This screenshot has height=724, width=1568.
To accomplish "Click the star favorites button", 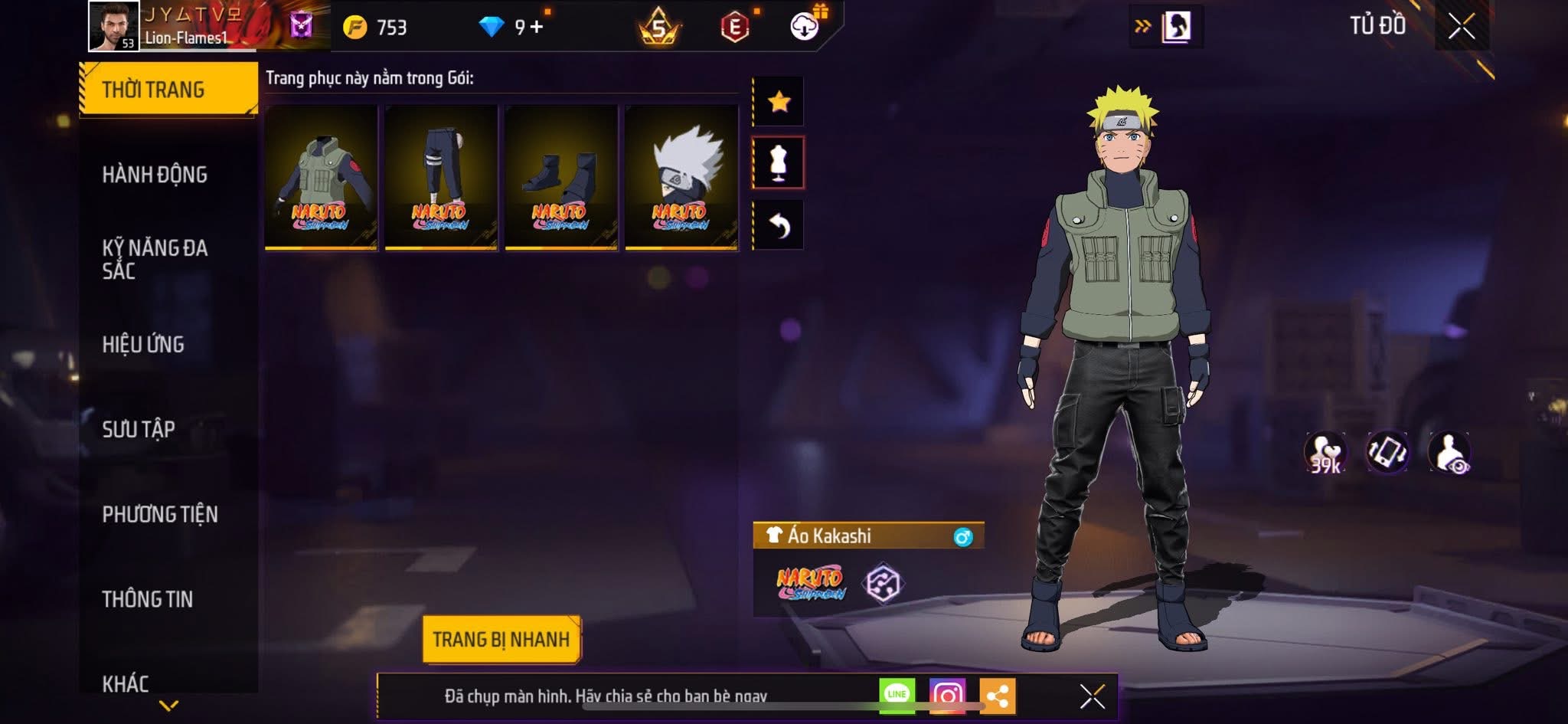I will [779, 101].
